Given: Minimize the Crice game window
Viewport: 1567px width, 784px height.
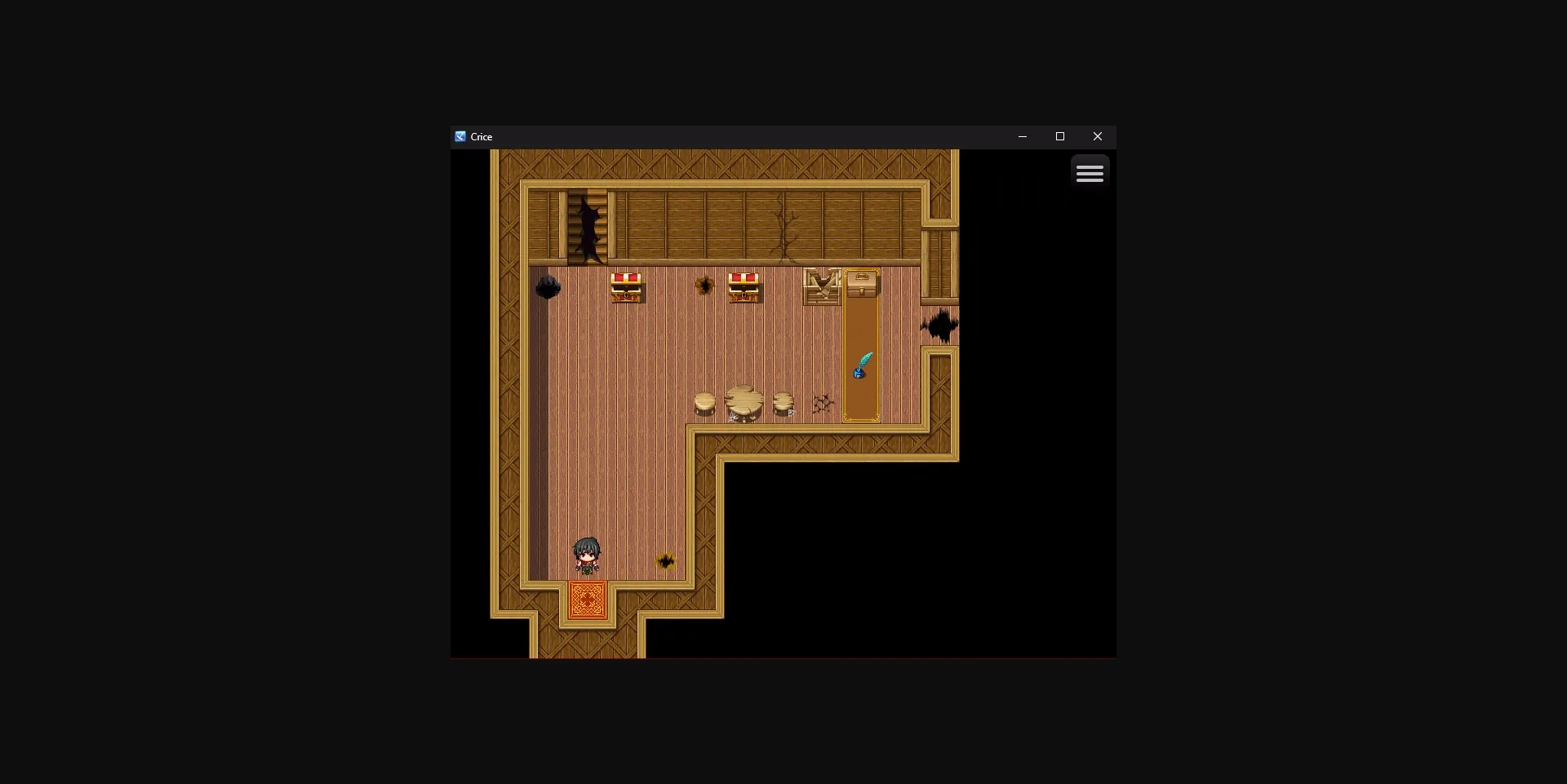Looking at the screenshot, I should [x=1023, y=136].
